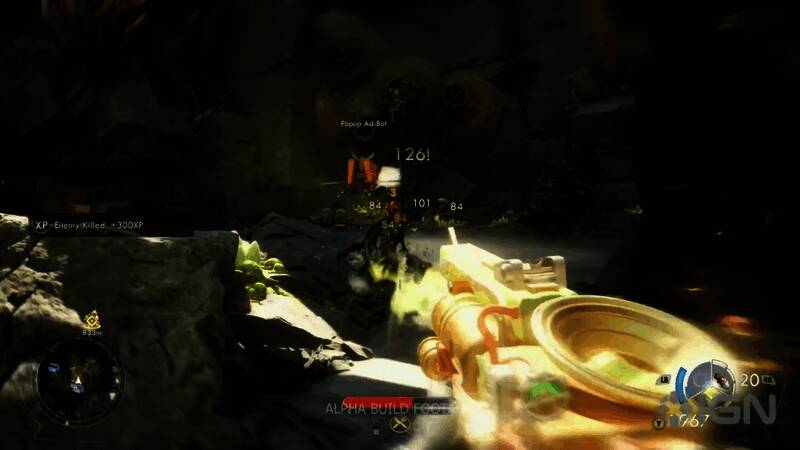Click the circular minimap radar
The image size is (800, 450).
click(x=79, y=379)
